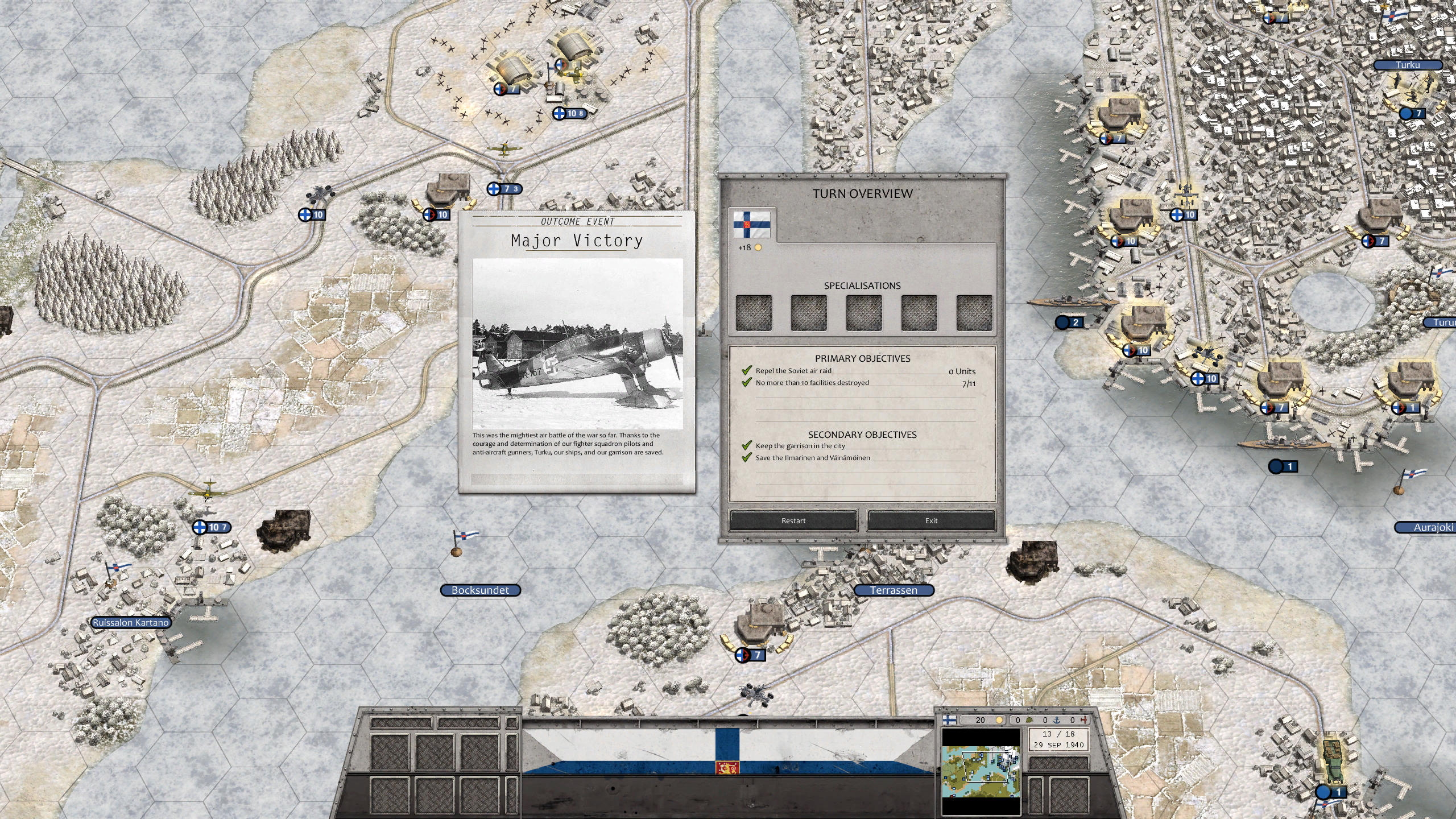Click the Exit button
The image size is (1456, 819).
click(931, 520)
